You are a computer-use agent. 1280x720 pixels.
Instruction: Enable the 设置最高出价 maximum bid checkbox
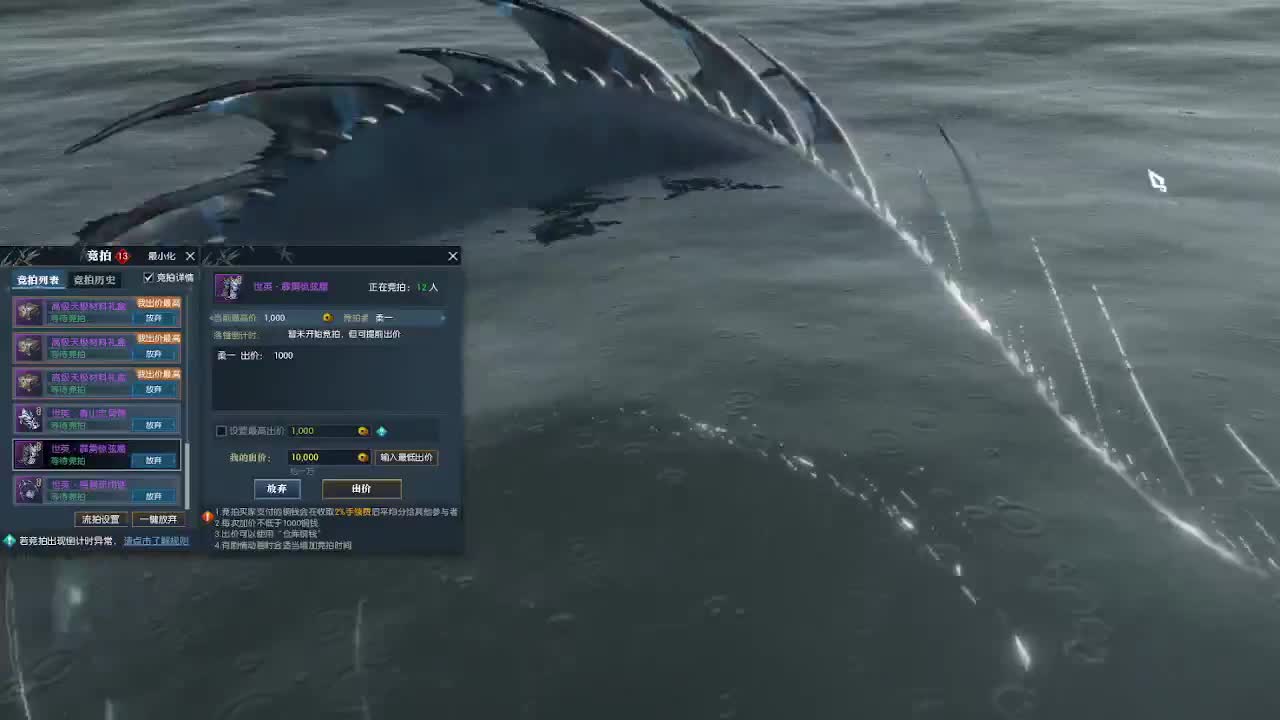(221, 431)
